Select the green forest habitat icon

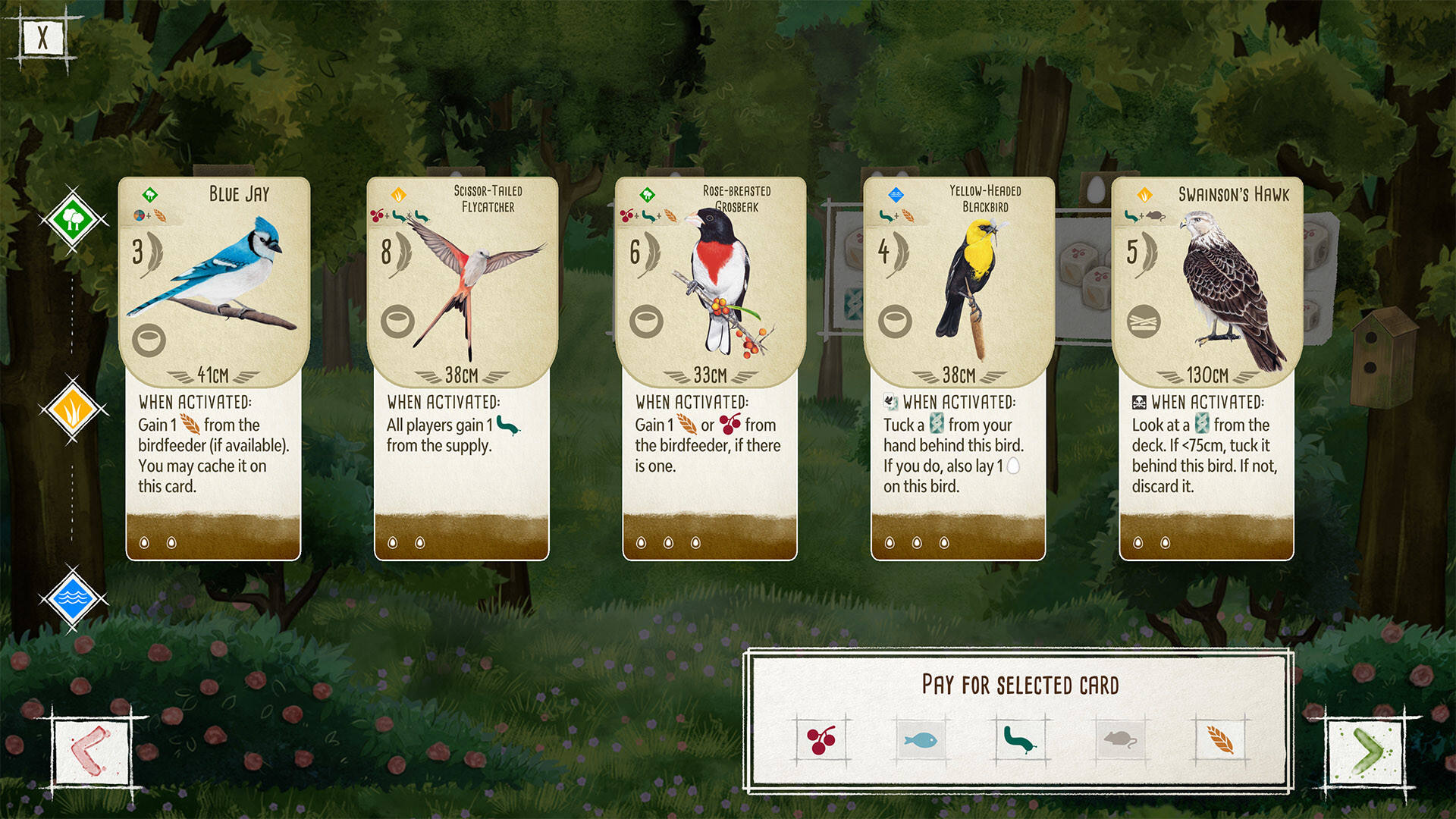point(73,221)
